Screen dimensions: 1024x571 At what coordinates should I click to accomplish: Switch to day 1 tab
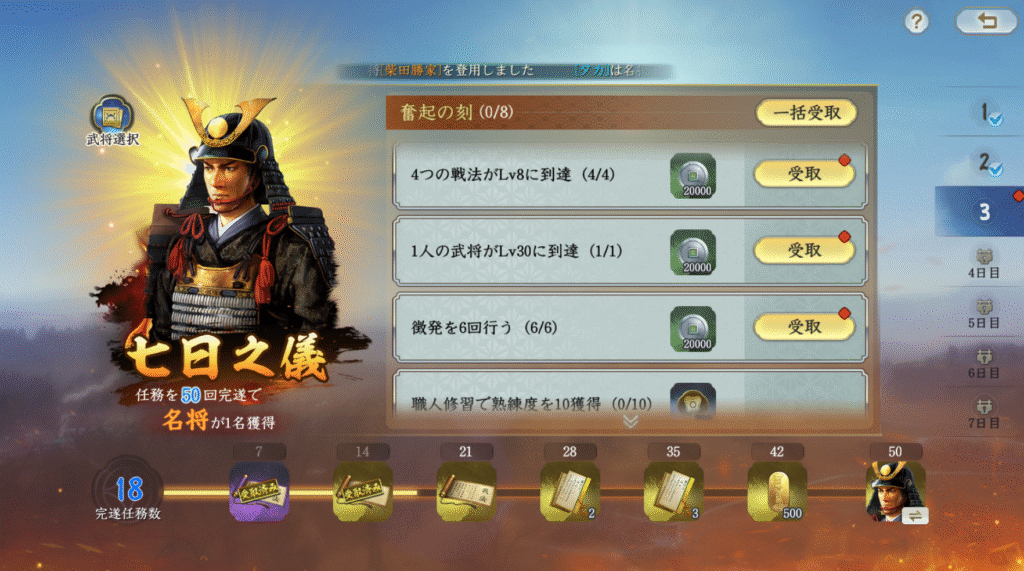(x=985, y=114)
